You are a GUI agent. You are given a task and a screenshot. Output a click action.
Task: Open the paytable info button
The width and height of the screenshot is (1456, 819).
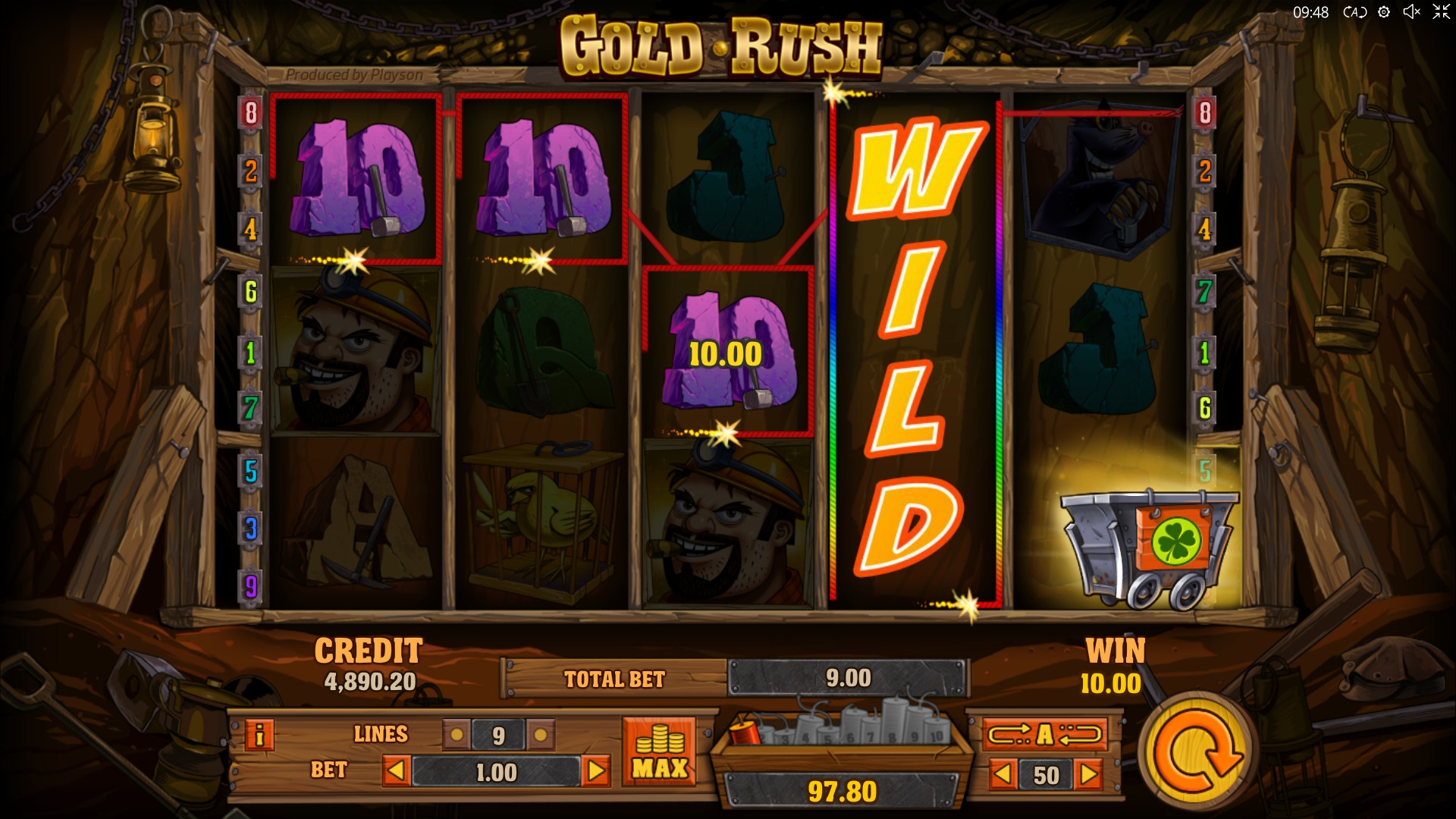(259, 735)
